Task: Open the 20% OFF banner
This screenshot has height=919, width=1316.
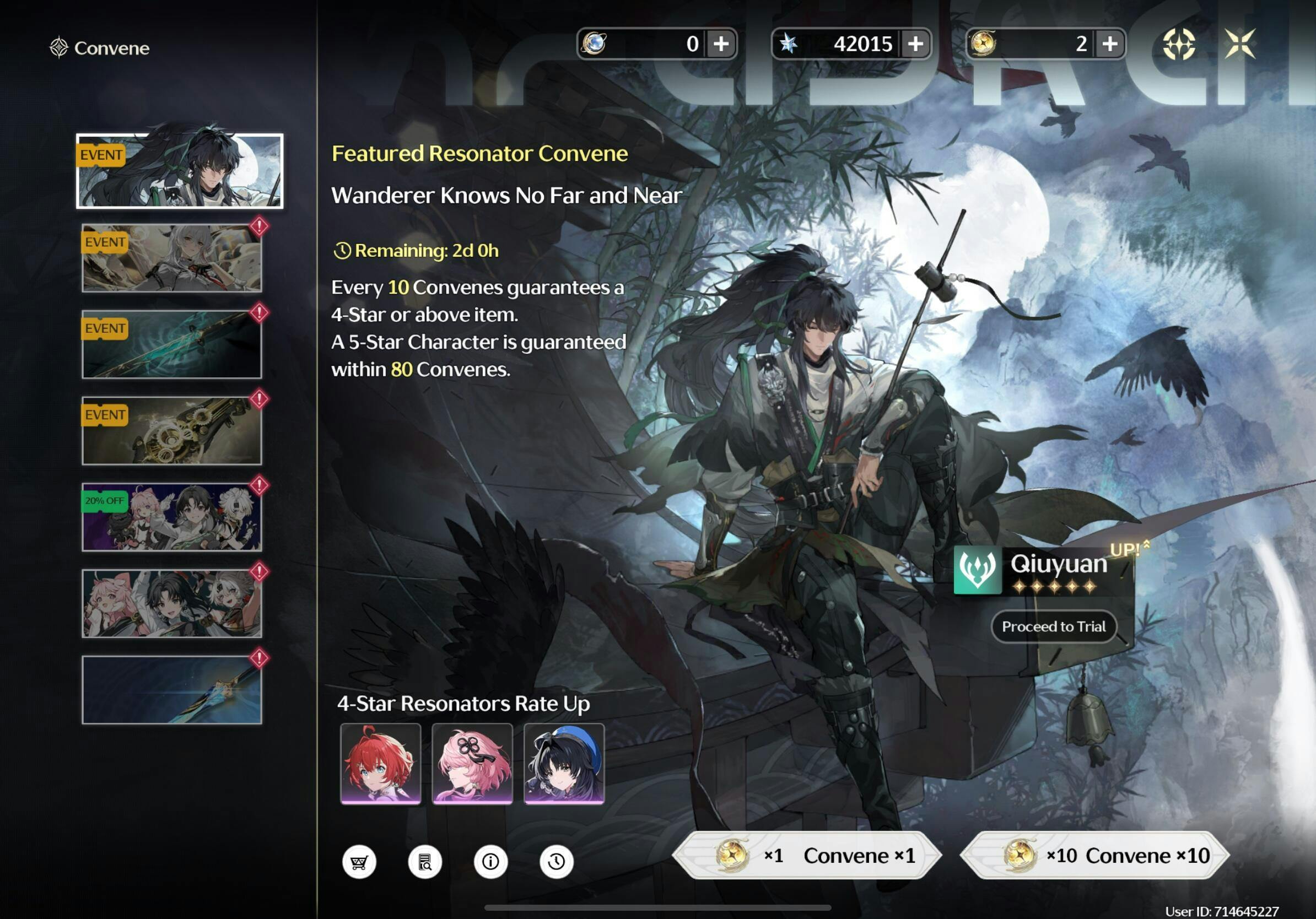Action: [171, 517]
